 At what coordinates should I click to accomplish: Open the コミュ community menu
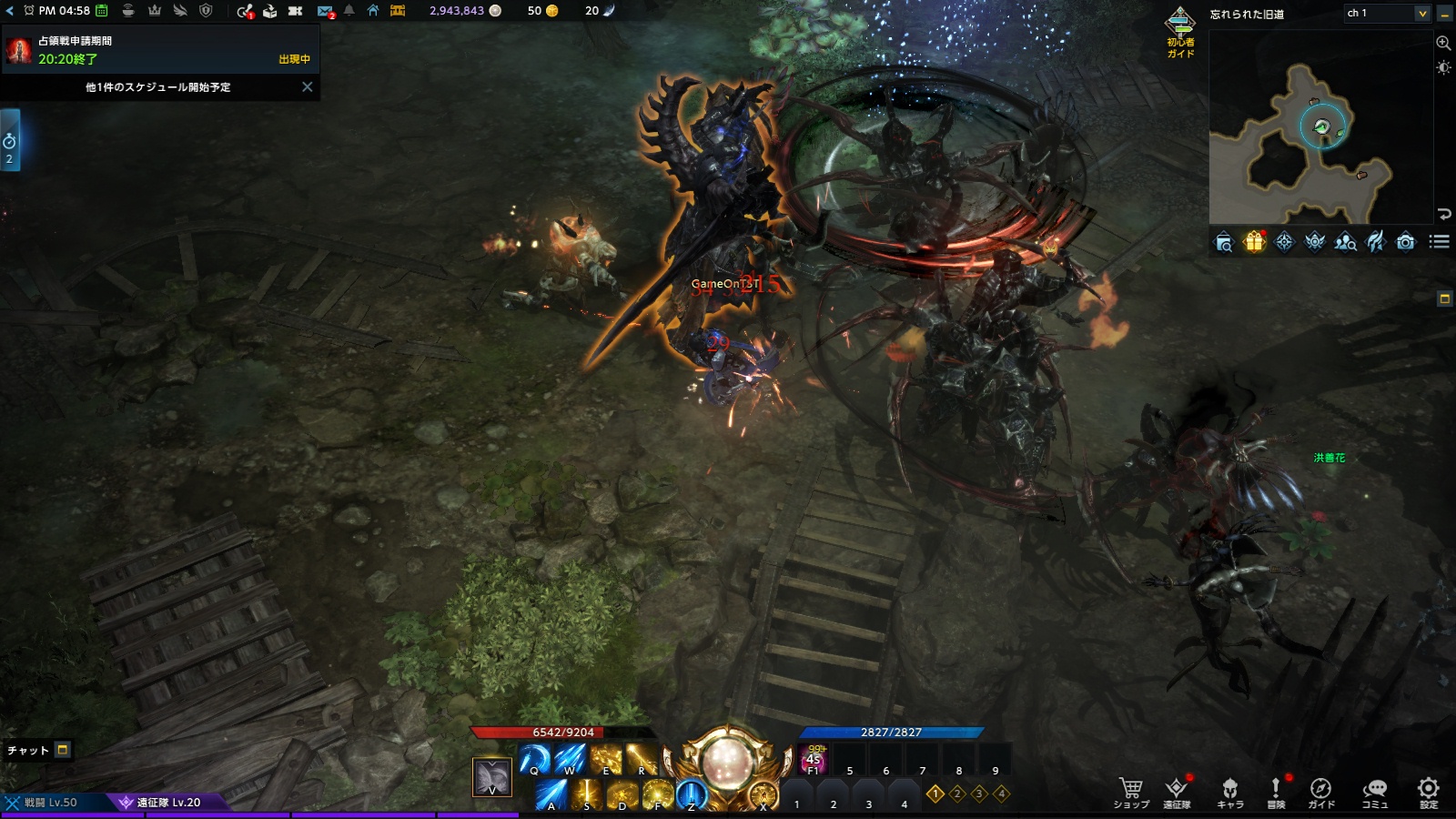(x=1374, y=792)
